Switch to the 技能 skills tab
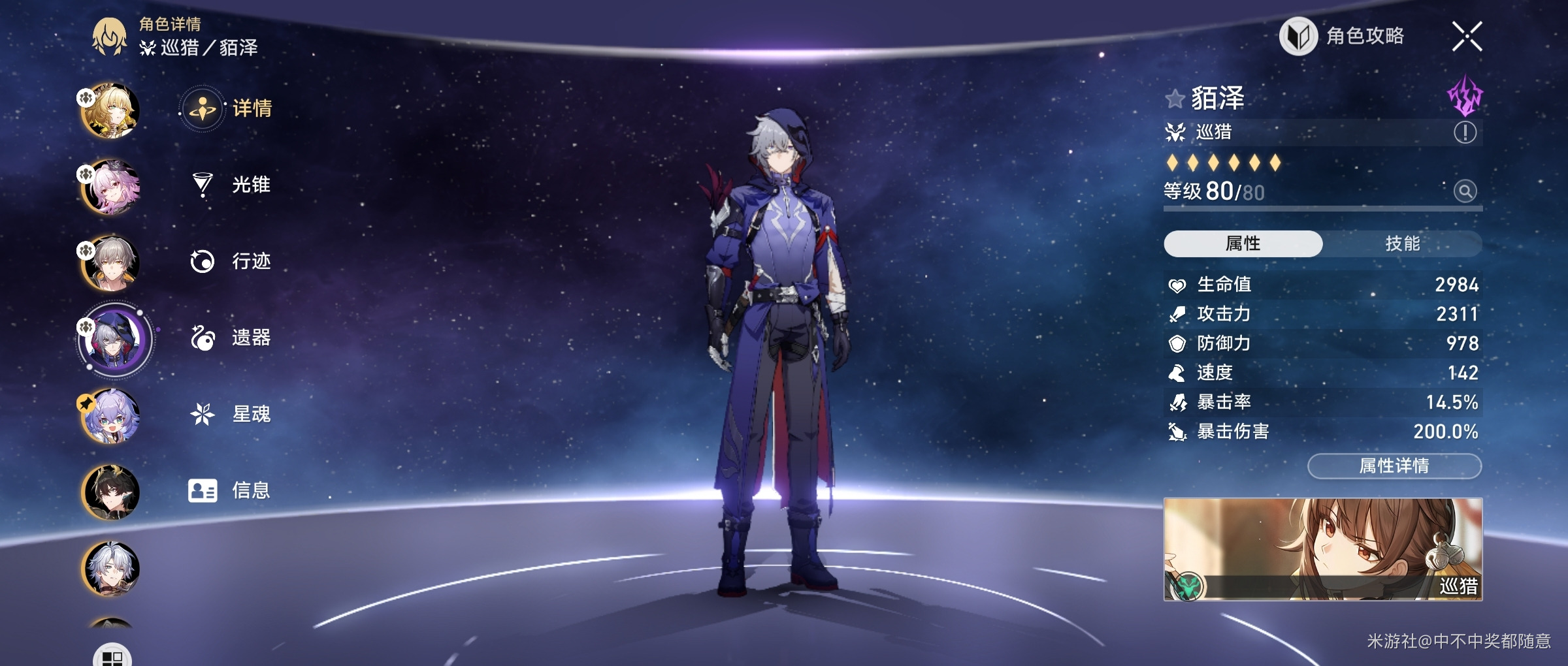 (x=1402, y=244)
